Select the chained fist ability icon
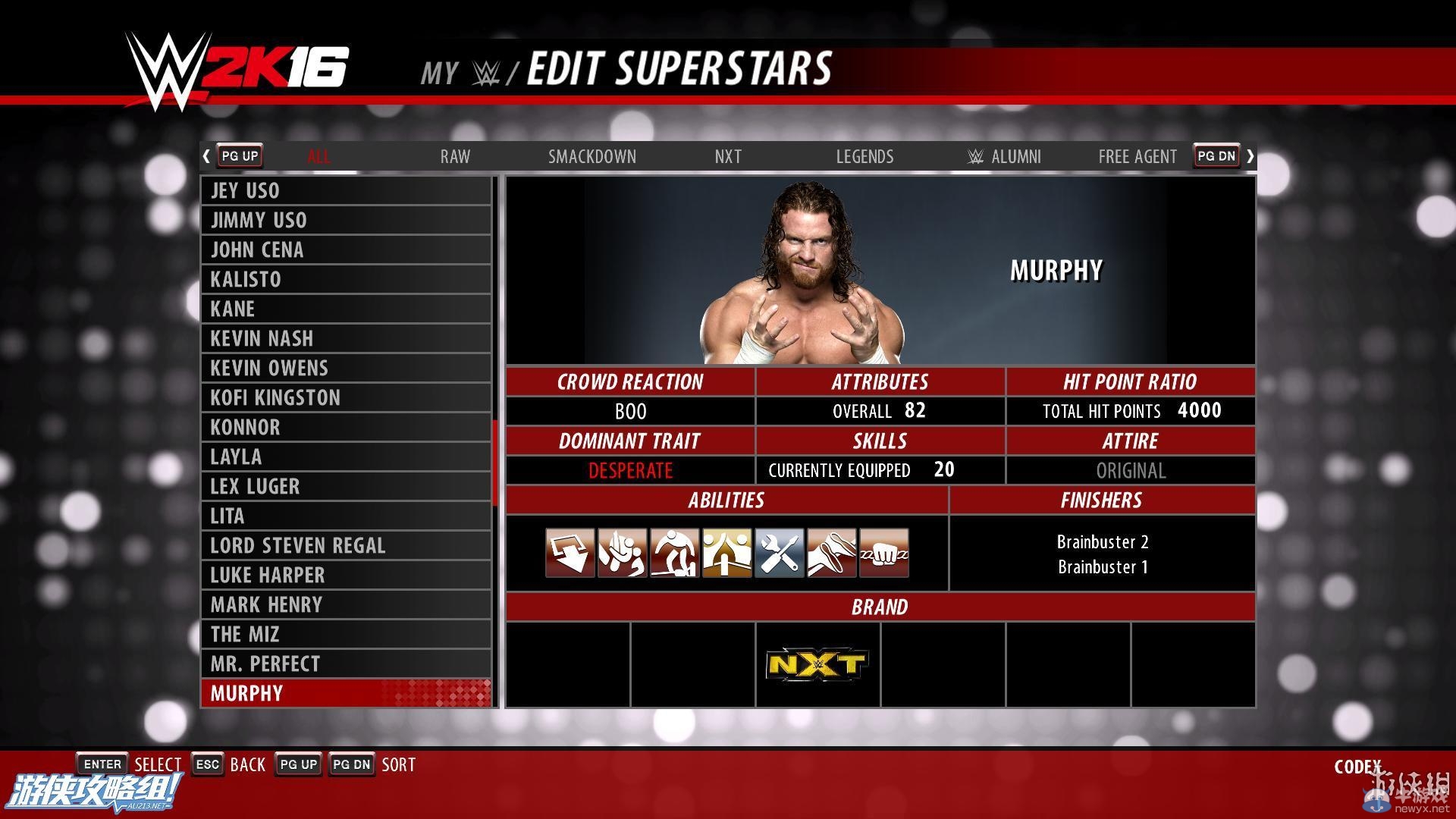 coord(883,553)
